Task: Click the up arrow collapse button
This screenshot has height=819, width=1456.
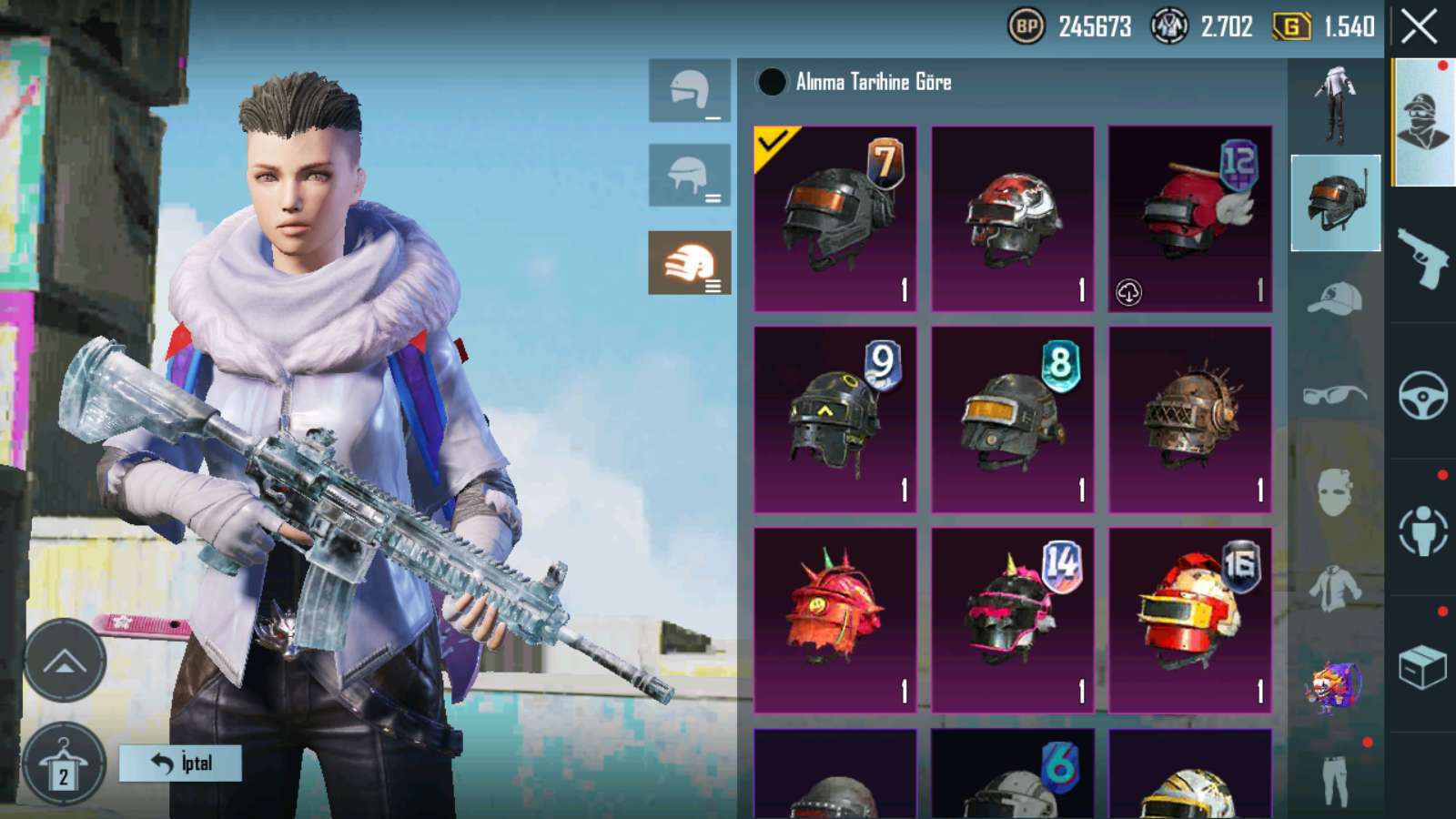Action: [64, 662]
